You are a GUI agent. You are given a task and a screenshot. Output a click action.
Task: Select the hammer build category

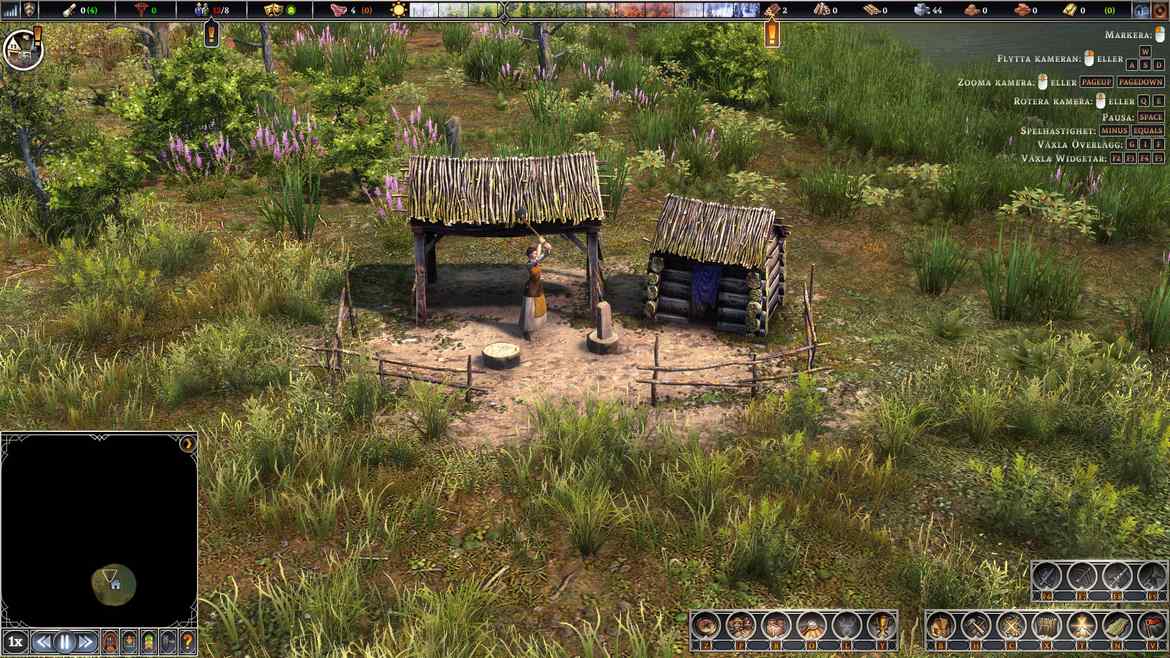[975, 626]
